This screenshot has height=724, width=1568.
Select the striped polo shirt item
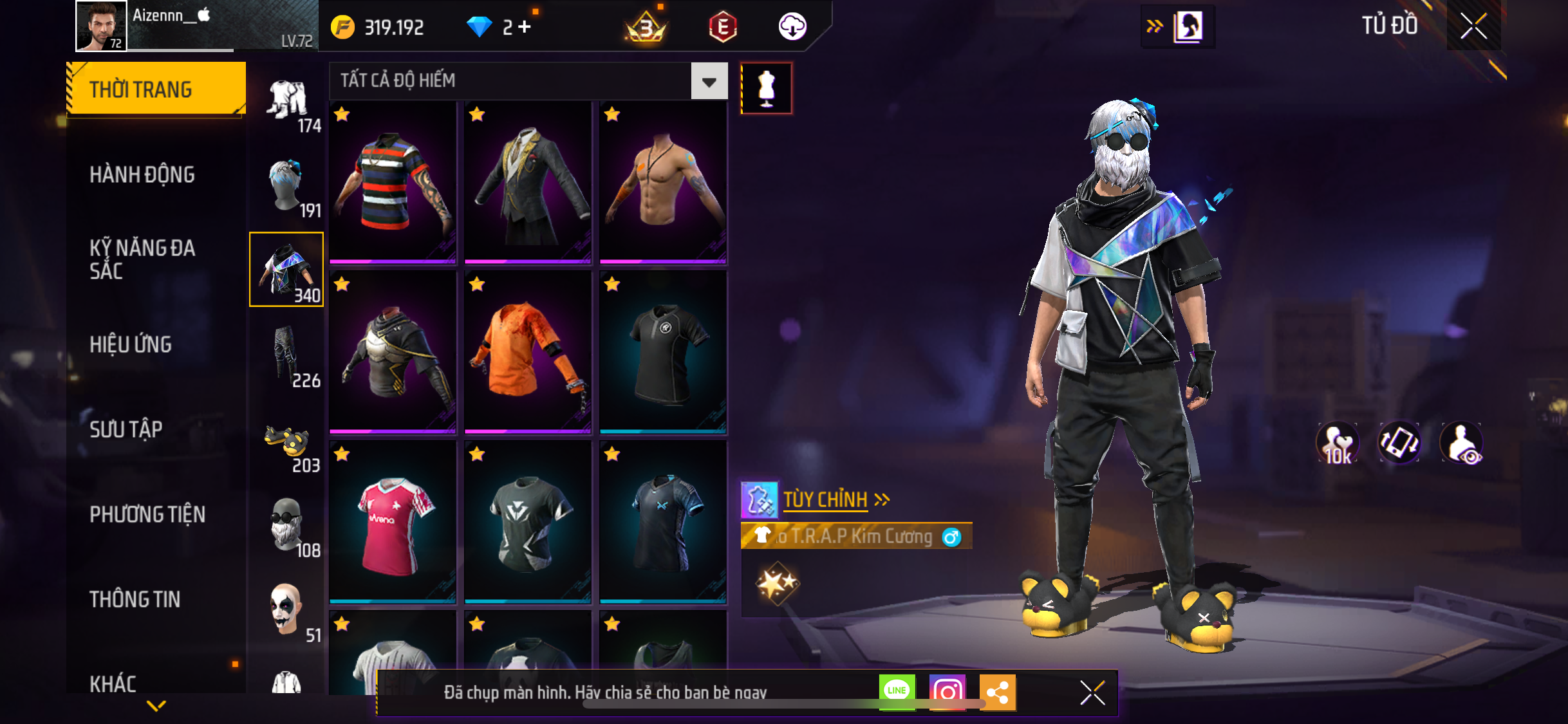(x=393, y=183)
